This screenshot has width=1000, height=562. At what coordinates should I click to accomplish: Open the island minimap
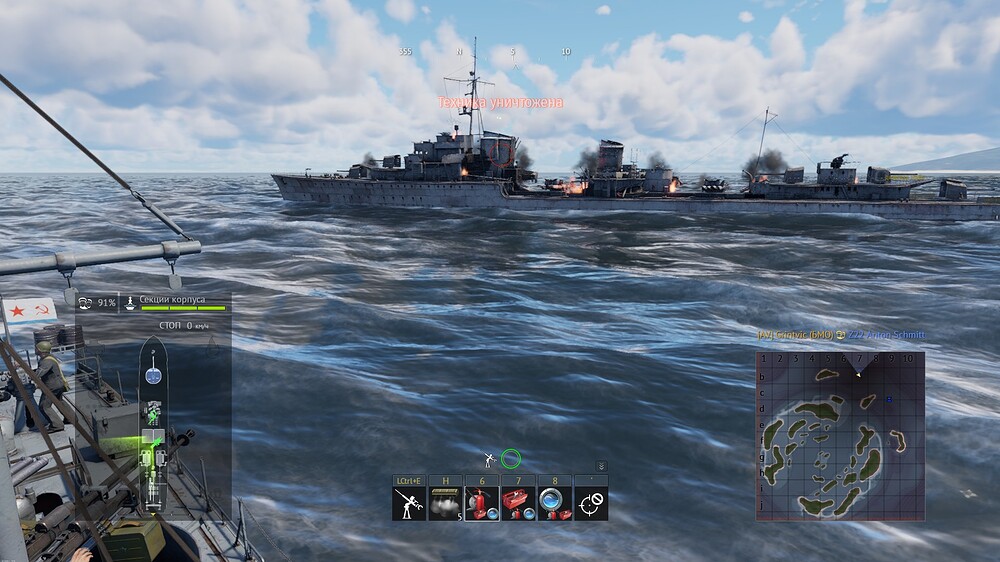click(x=839, y=435)
